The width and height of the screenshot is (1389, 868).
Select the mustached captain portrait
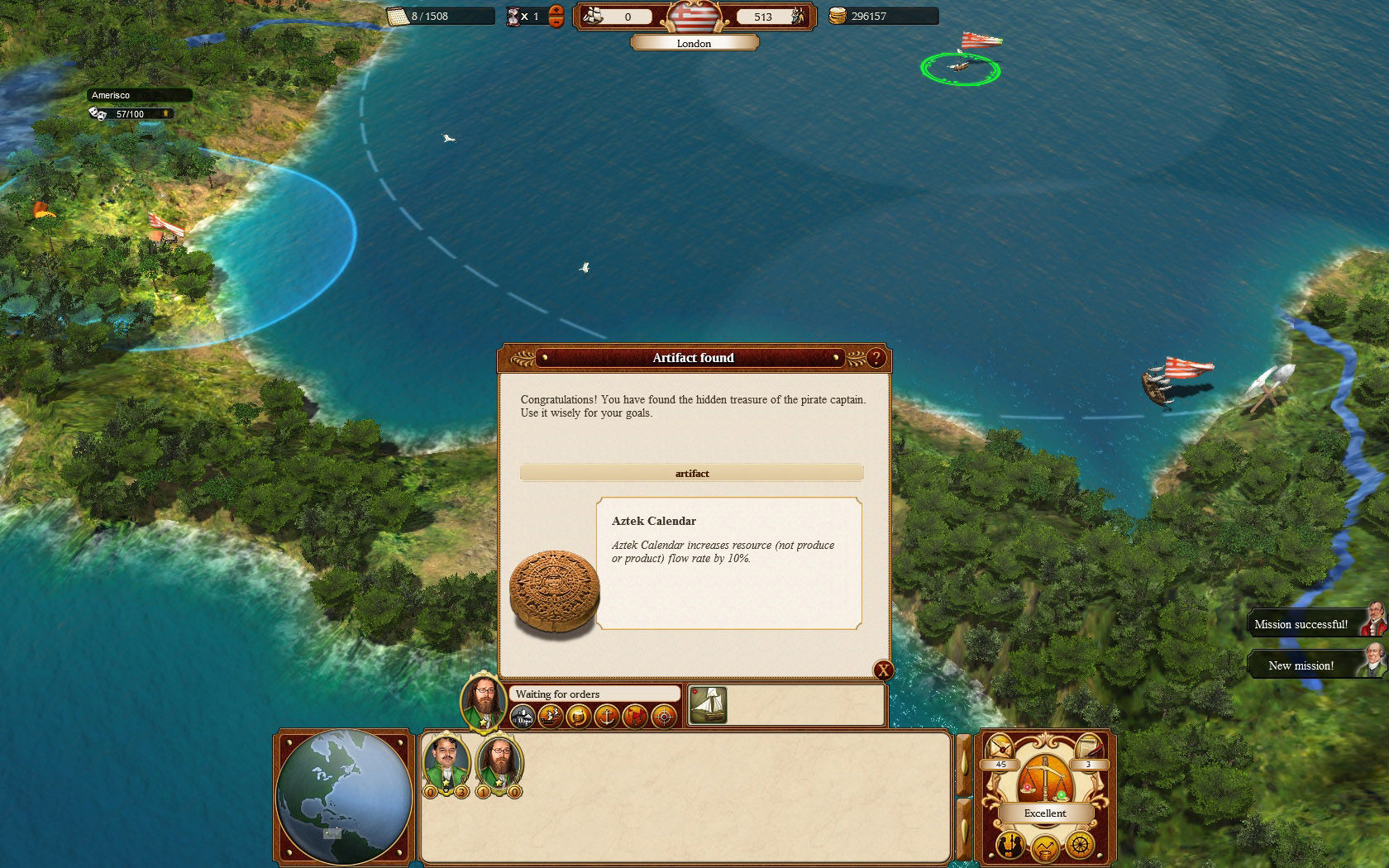click(x=446, y=761)
